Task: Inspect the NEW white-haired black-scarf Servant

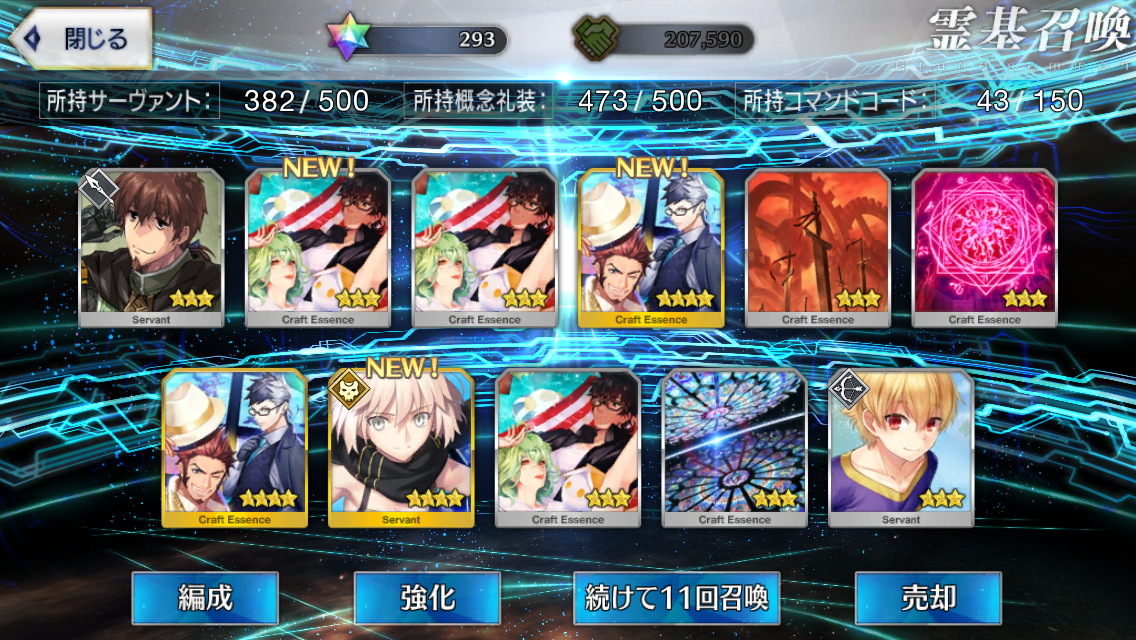Action: click(401, 448)
